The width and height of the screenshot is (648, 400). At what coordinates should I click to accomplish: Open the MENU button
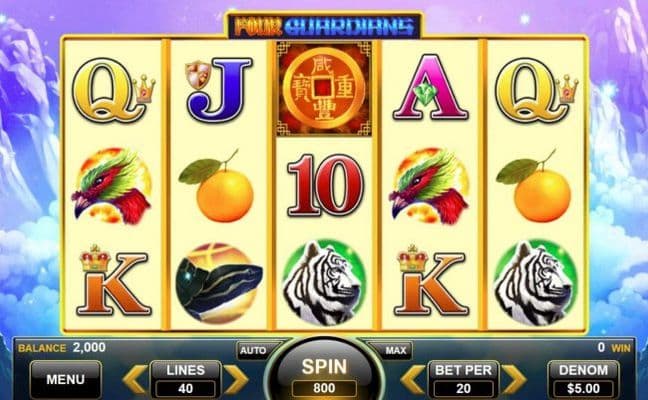(x=65, y=379)
